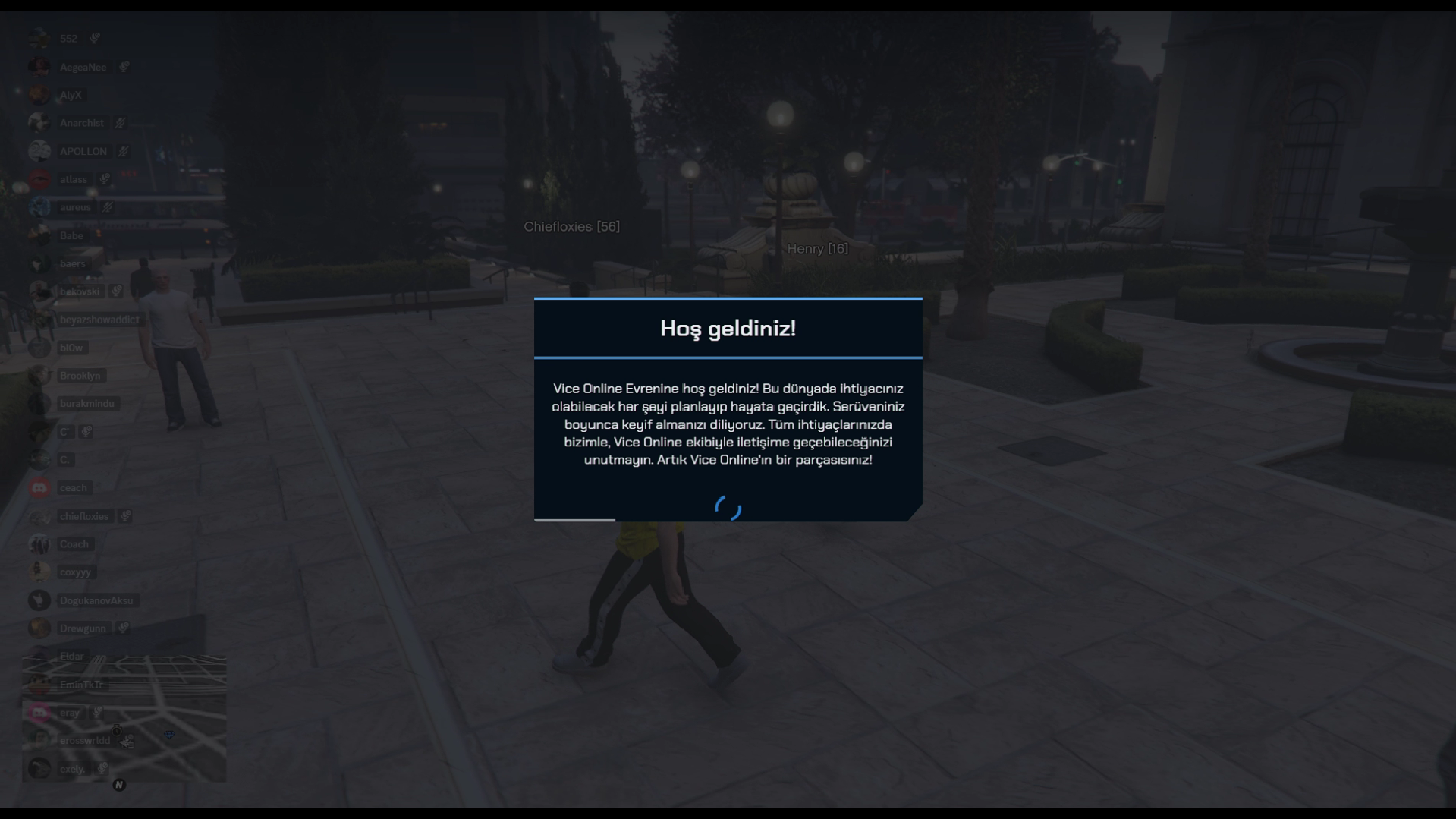
Task: Choose DogukanovAksu in the voice overlay list
Action: pyautogui.click(x=96, y=600)
